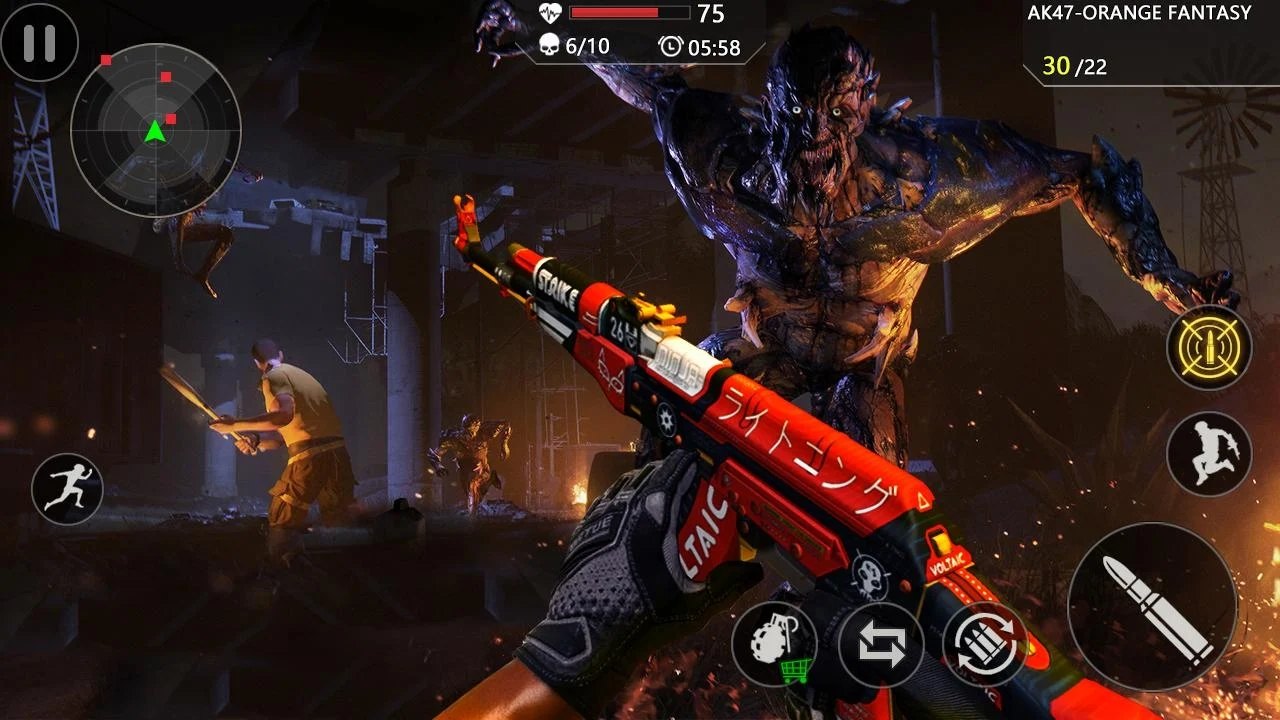This screenshot has height=720, width=1280.
Task: Activate the sprint running button
Action: pos(67,489)
